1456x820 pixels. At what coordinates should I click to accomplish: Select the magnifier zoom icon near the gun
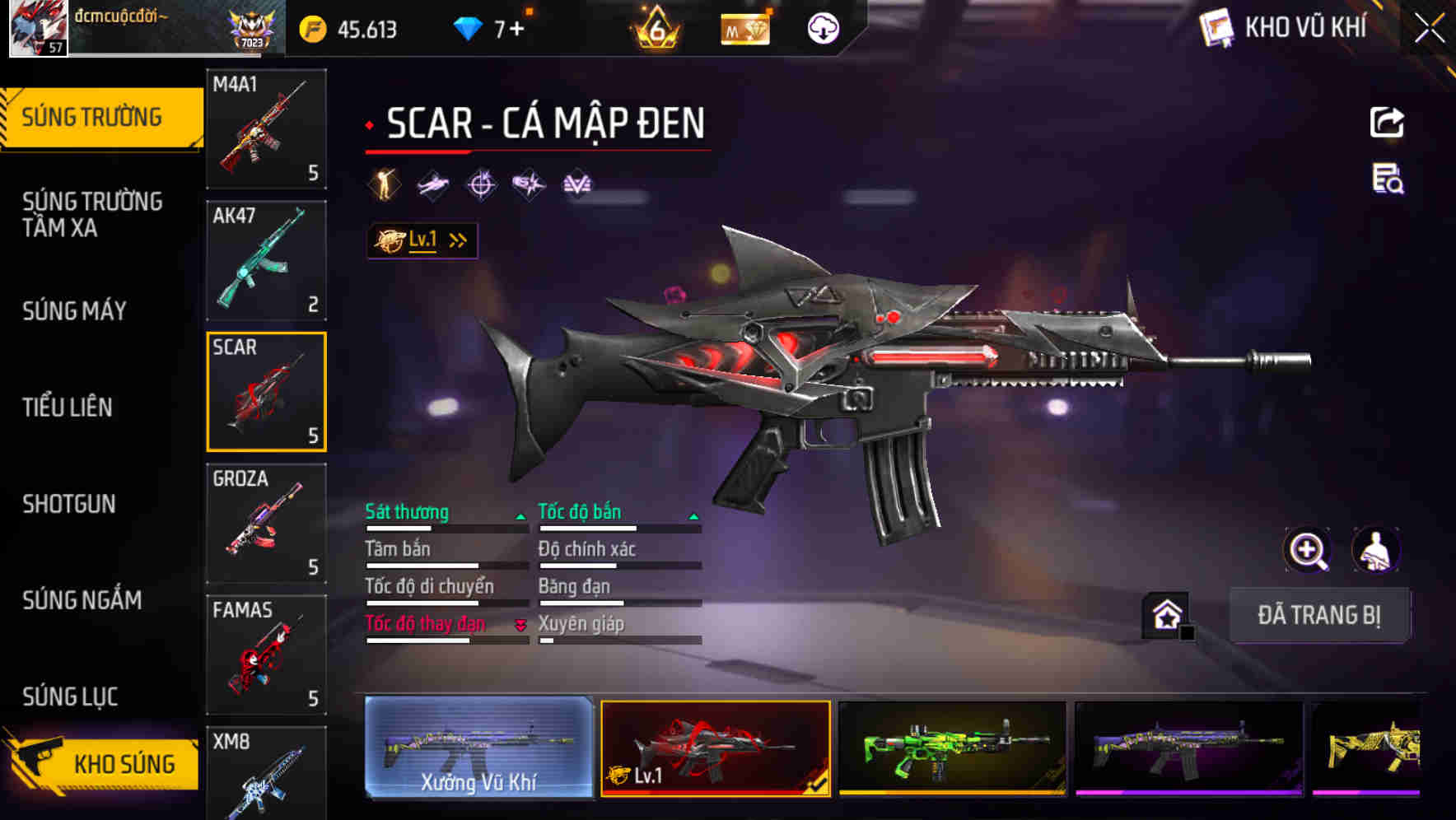point(1308,549)
